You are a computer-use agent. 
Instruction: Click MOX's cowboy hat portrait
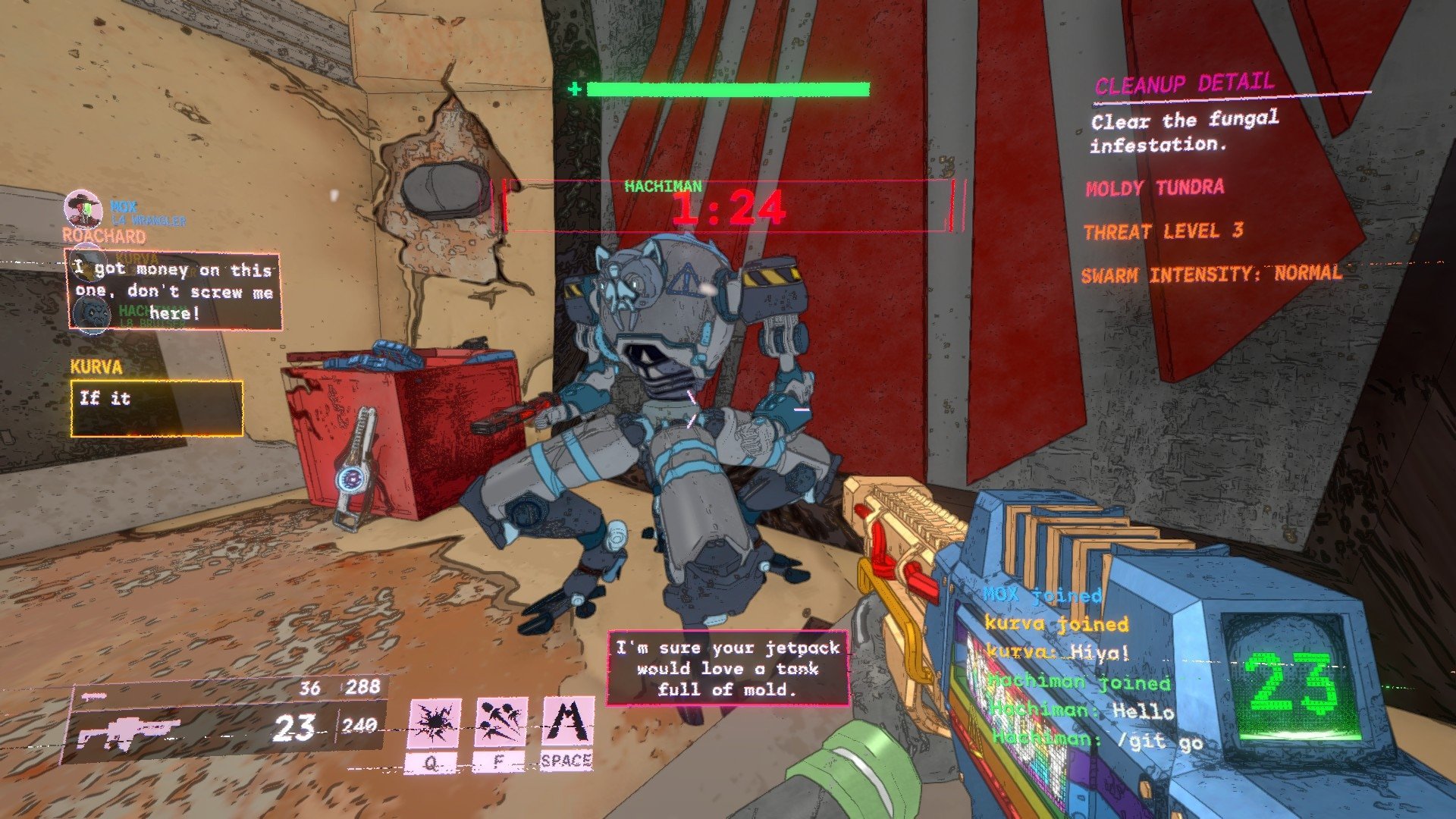click(x=83, y=207)
